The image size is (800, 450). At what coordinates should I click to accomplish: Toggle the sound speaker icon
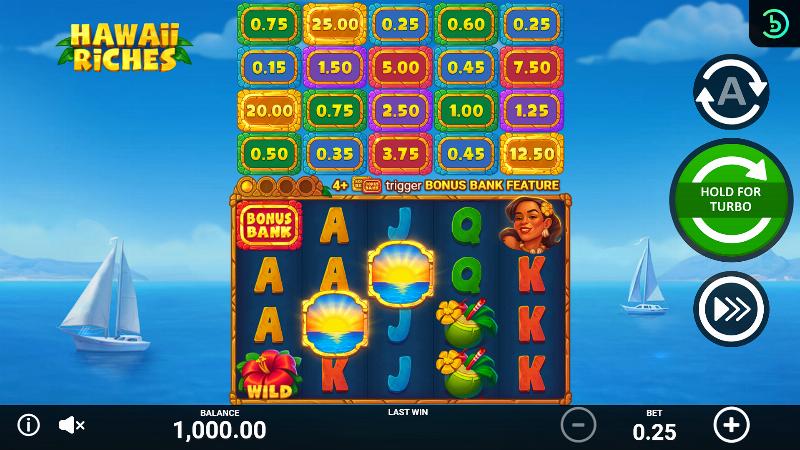[x=71, y=425]
